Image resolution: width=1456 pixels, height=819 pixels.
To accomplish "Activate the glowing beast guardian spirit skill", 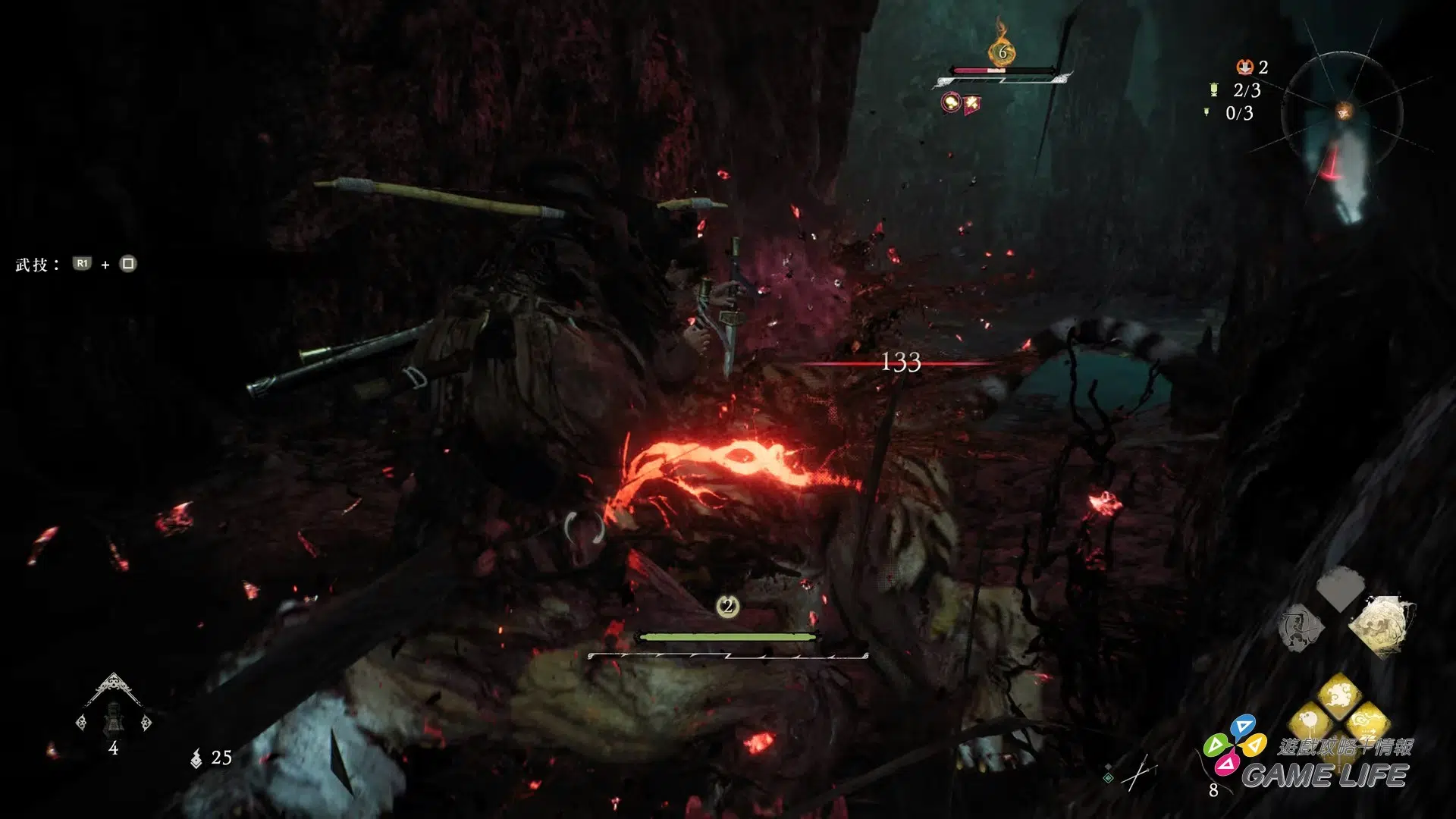I will [1379, 625].
